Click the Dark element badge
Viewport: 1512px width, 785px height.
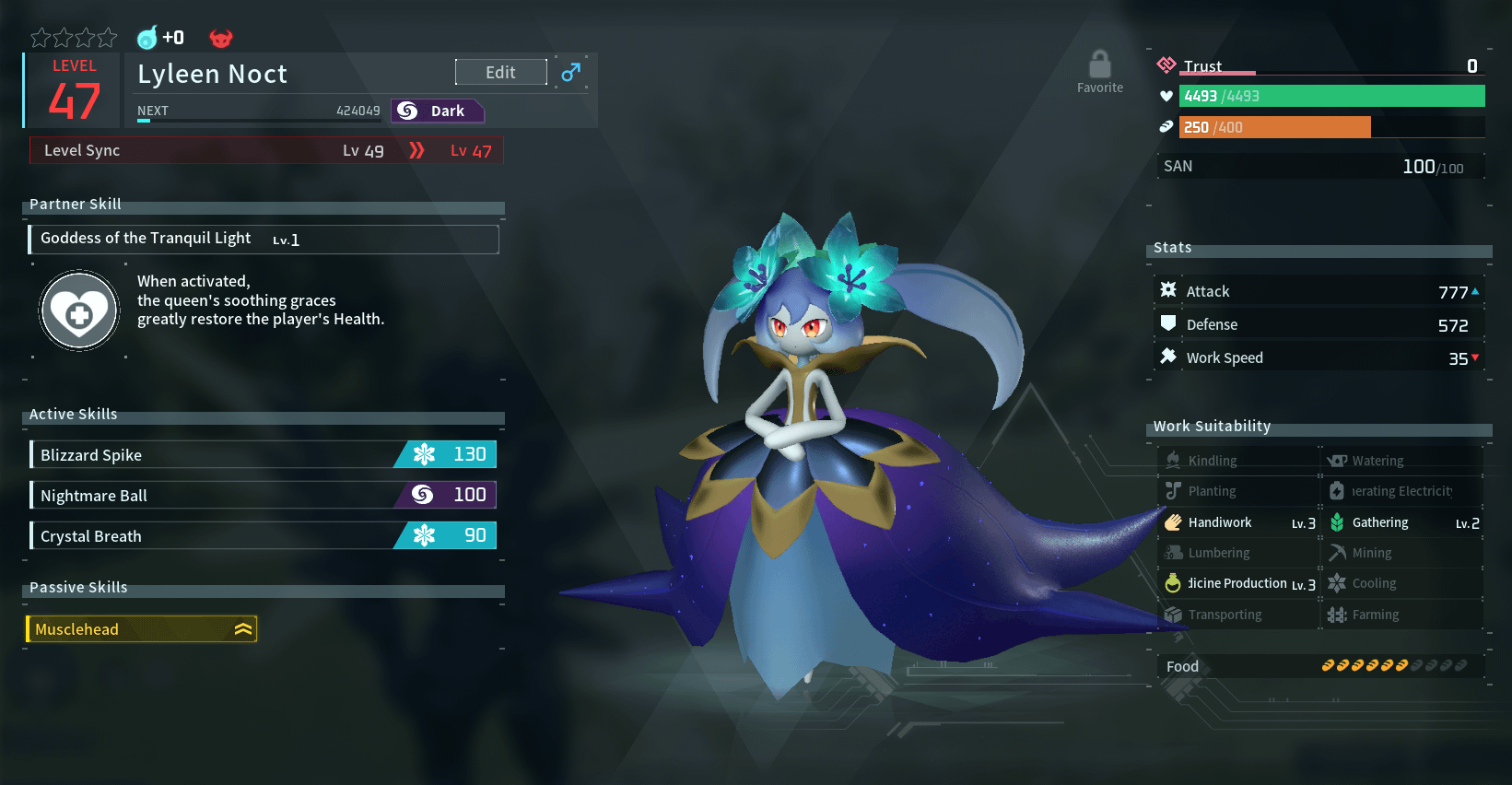(437, 111)
